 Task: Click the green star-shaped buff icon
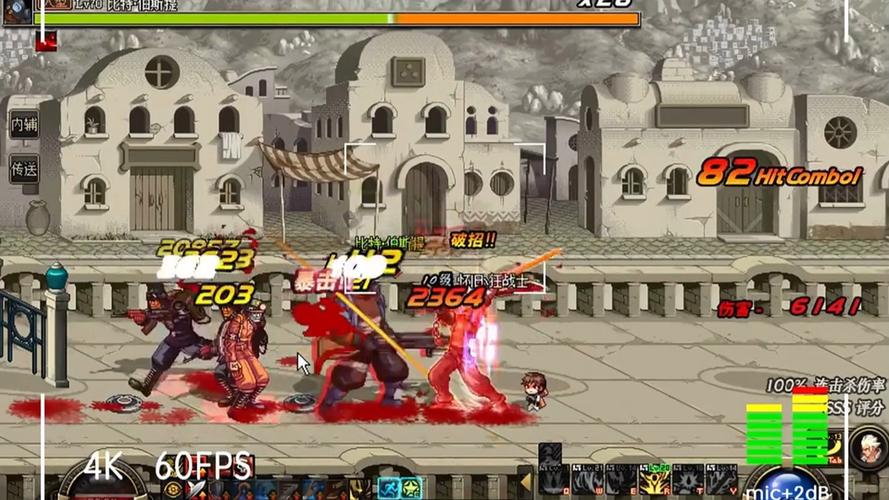pyautogui.click(x=412, y=489)
